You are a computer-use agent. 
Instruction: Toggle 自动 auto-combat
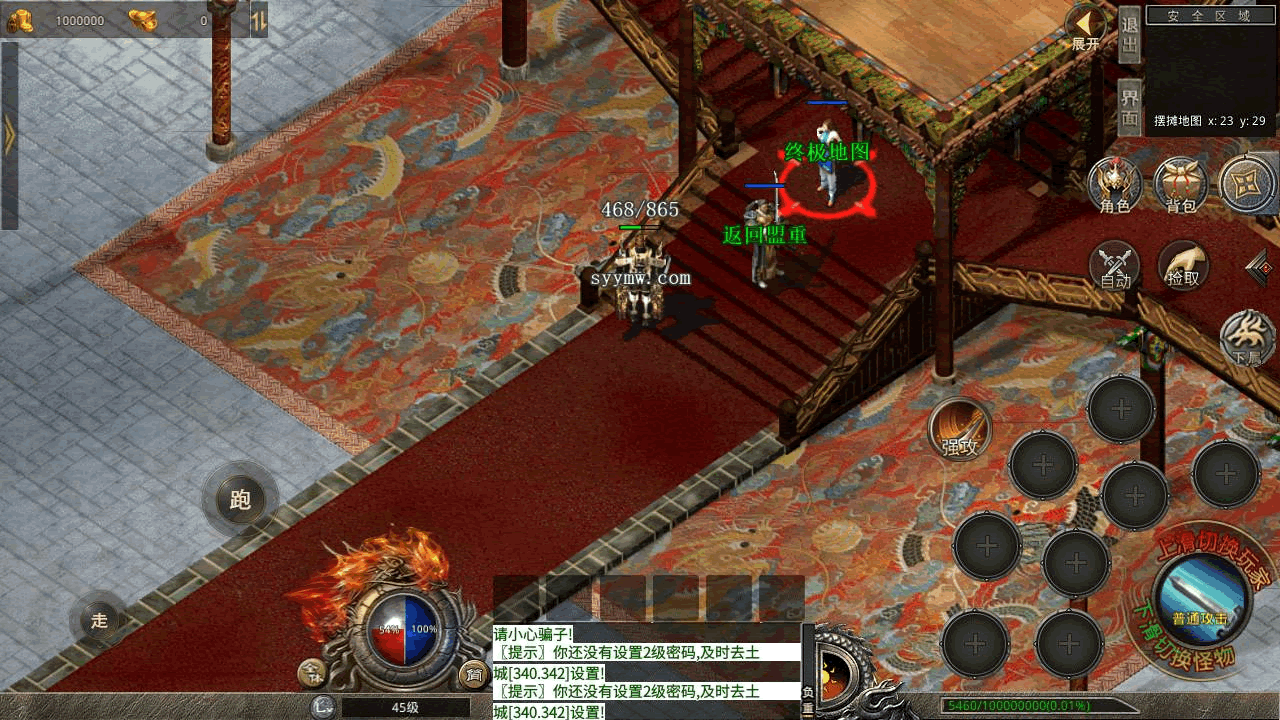(1115, 266)
